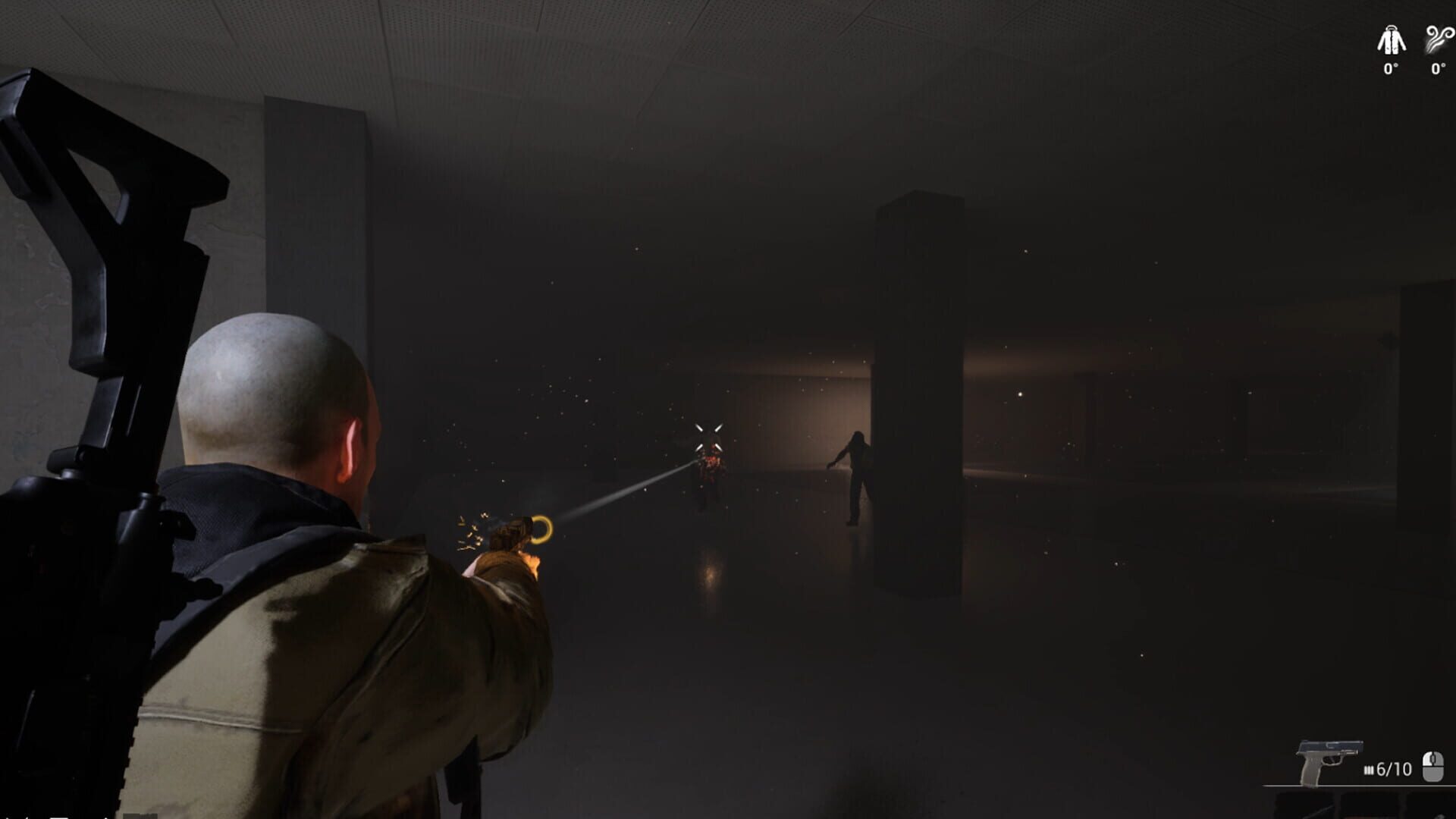The height and width of the screenshot is (819, 1456).
Task: Select the clothing insulation icon showing 0°
Action: (x=1390, y=38)
